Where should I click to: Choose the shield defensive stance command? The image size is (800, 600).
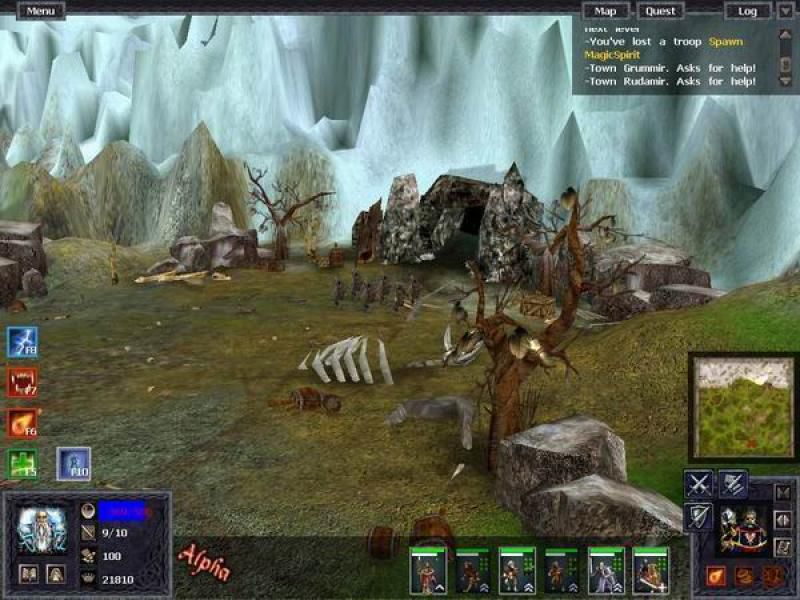click(x=698, y=516)
